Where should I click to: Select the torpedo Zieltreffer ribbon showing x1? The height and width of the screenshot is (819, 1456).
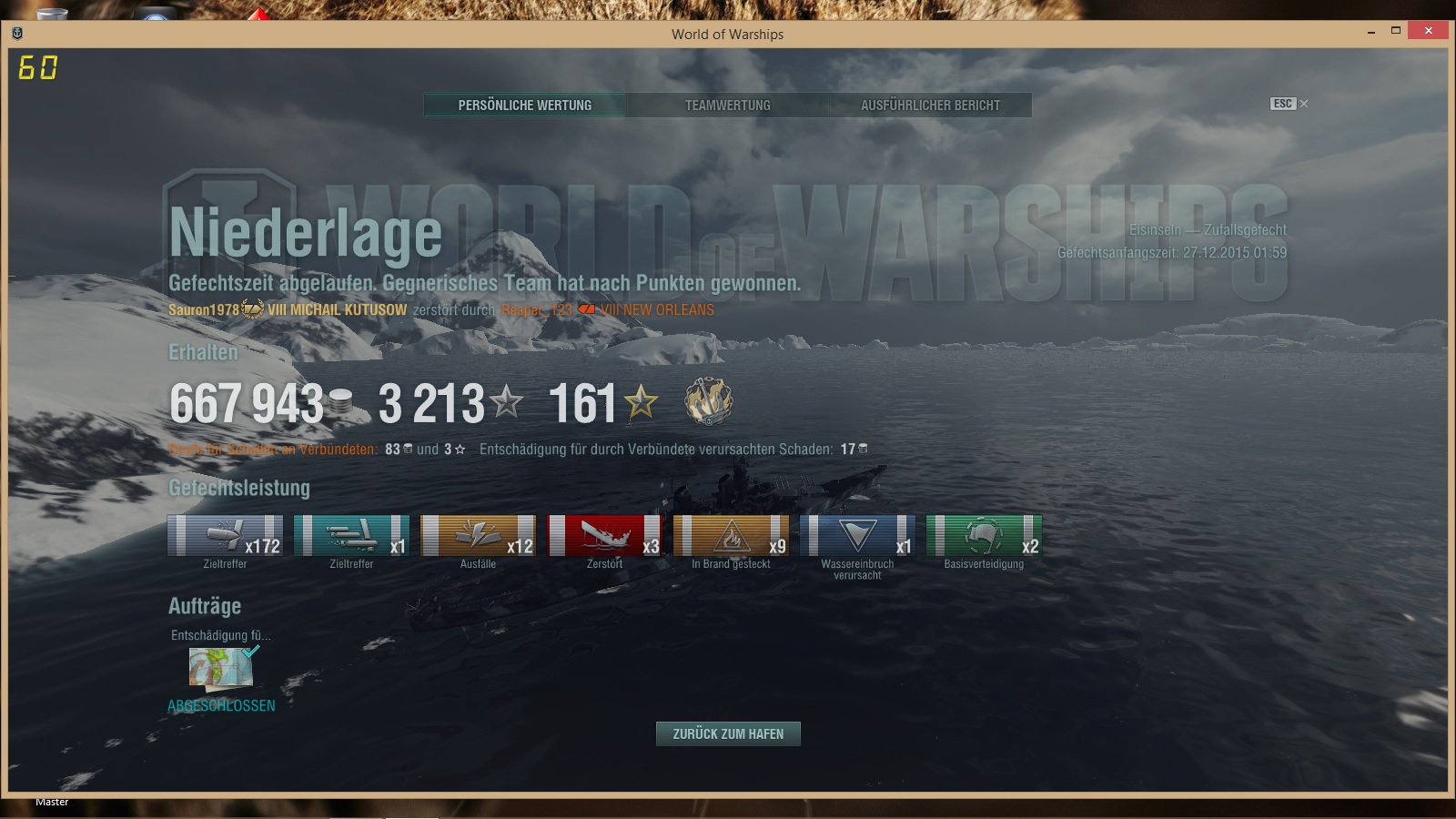tap(351, 535)
